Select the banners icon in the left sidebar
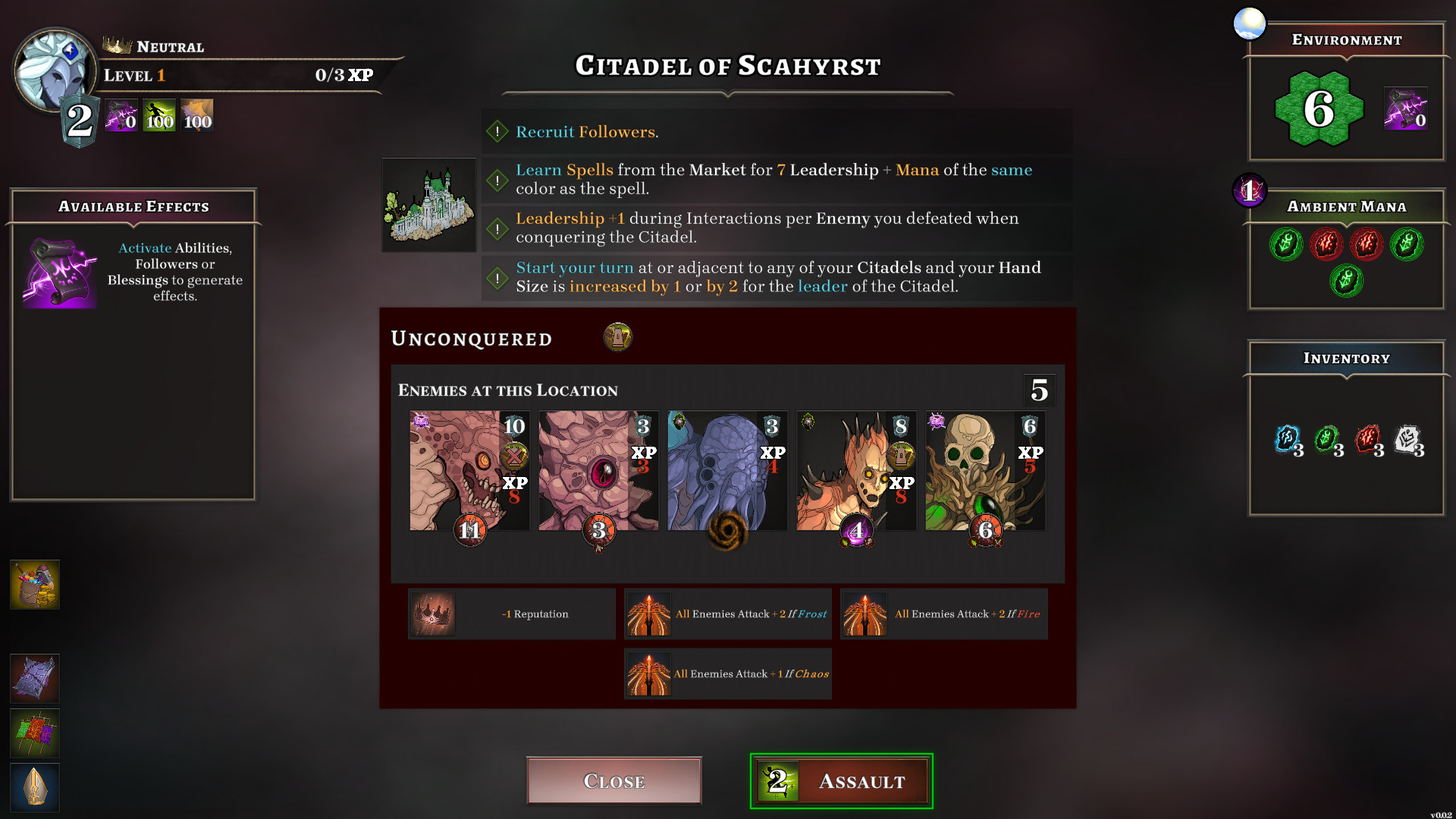1456x819 pixels. click(34, 733)
